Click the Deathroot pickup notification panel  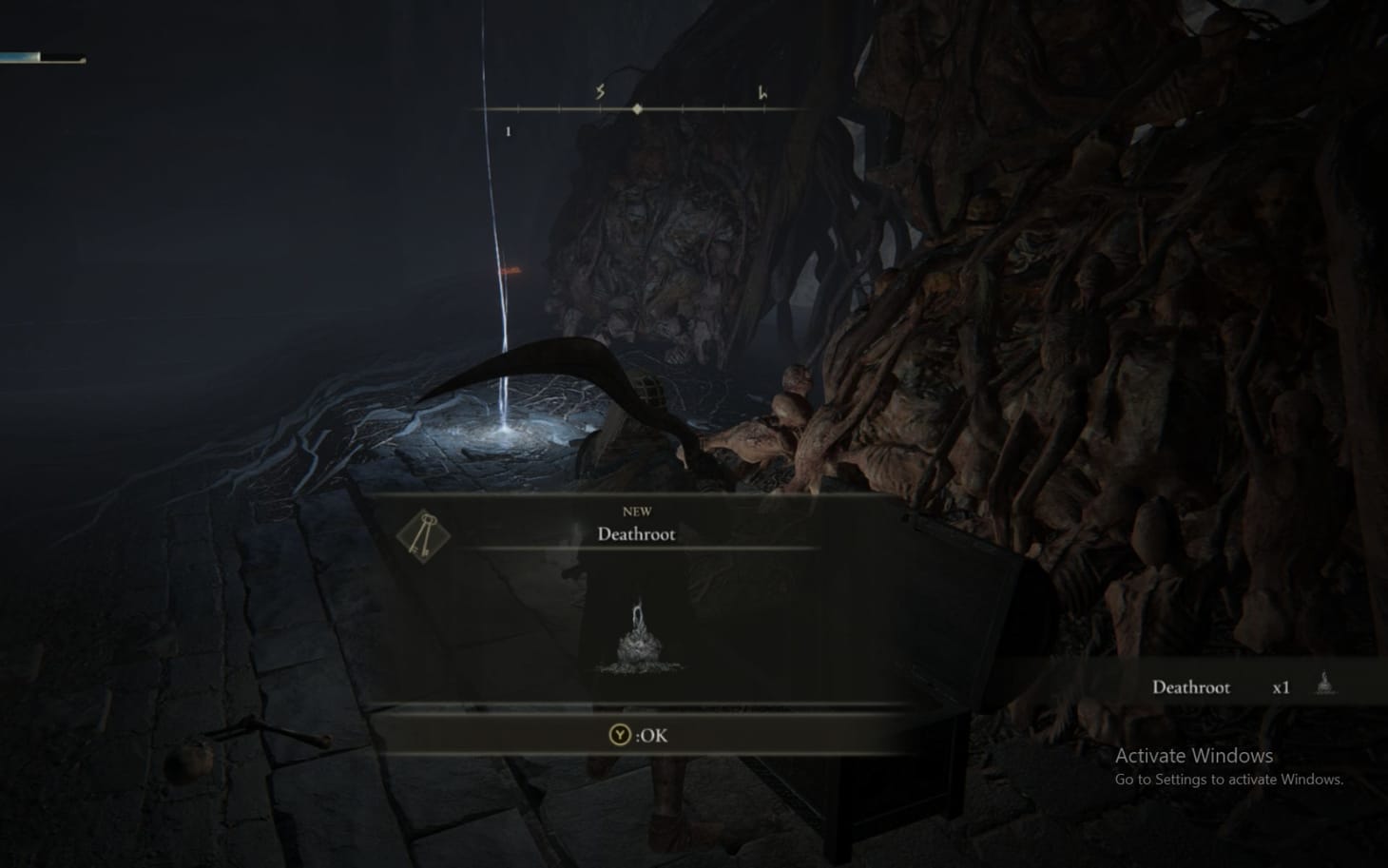[x=1226, y=686]
